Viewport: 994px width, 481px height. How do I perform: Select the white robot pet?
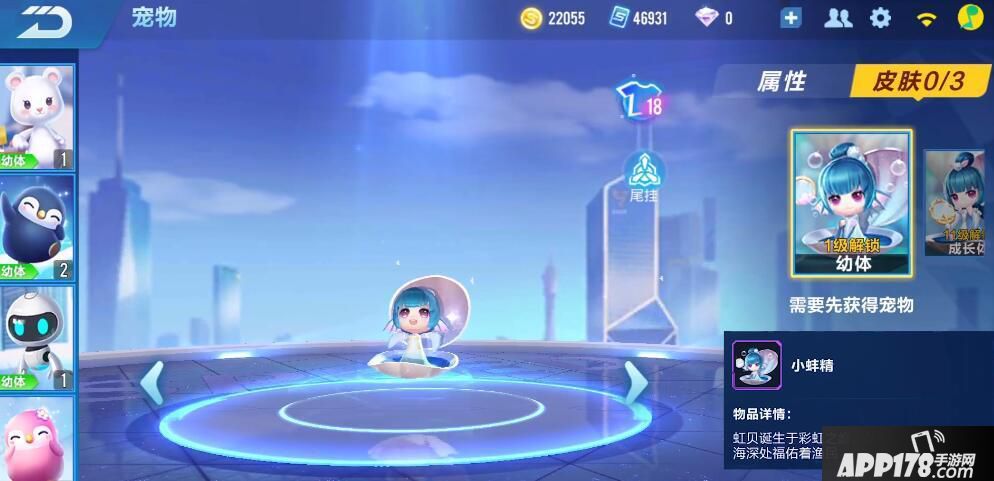[x=37, y=338]
